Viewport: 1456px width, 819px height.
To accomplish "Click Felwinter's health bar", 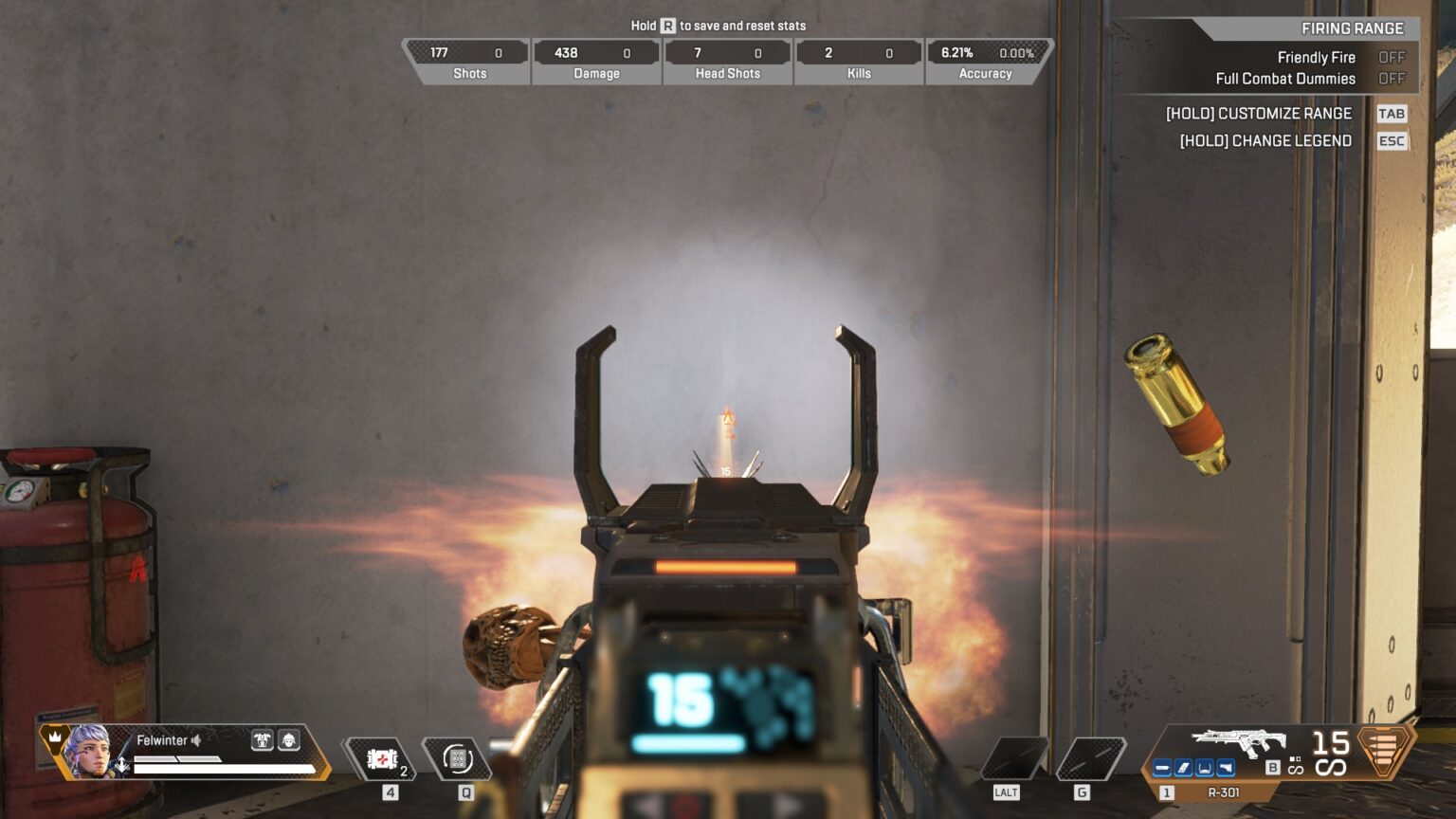I will point(225,769).
